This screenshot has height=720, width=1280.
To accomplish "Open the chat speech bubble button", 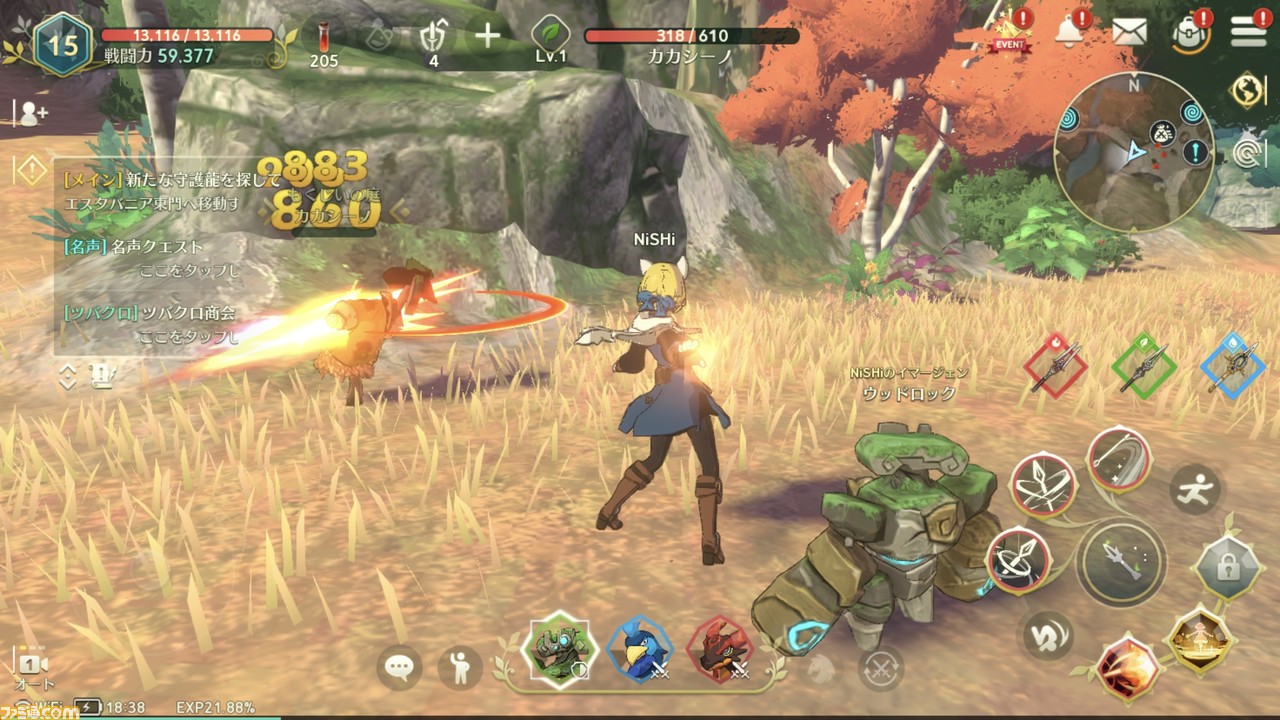I will tap(399, 667).
